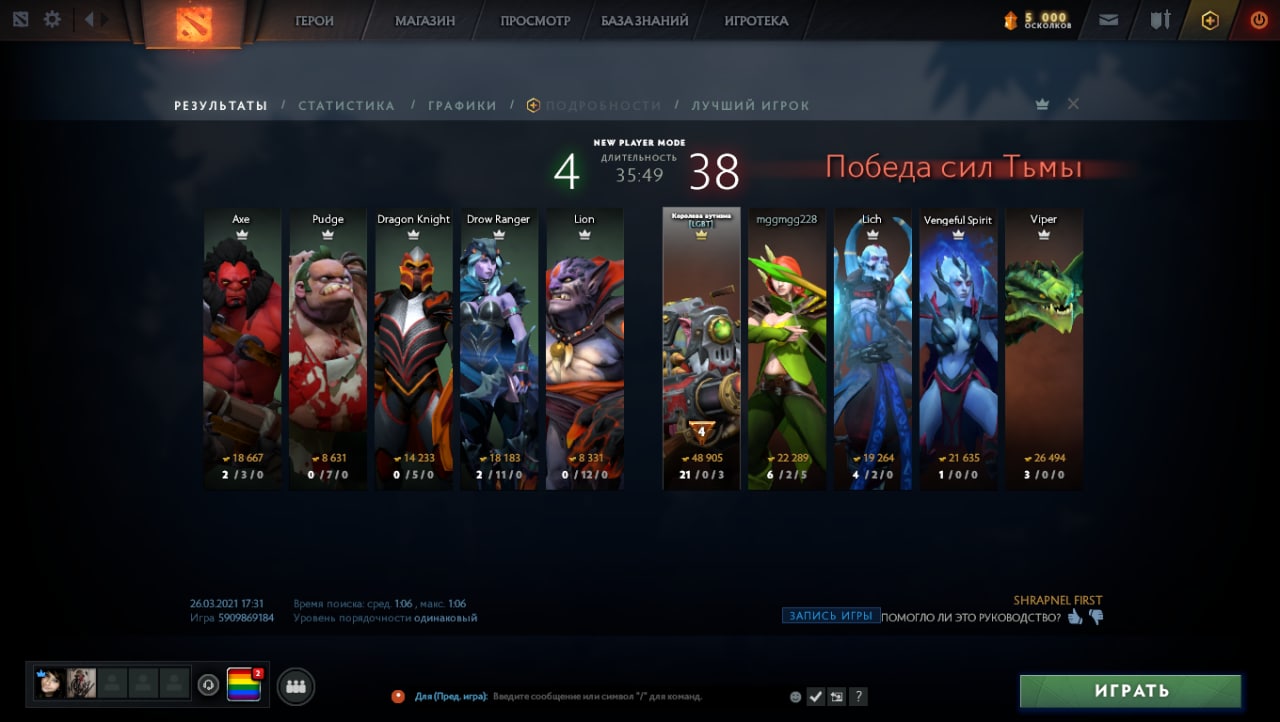Open the ЗАПИСЬ ИГРЫ replay button
The width and height of the screenshot is (1280, 722).
[x=831, y=616]
